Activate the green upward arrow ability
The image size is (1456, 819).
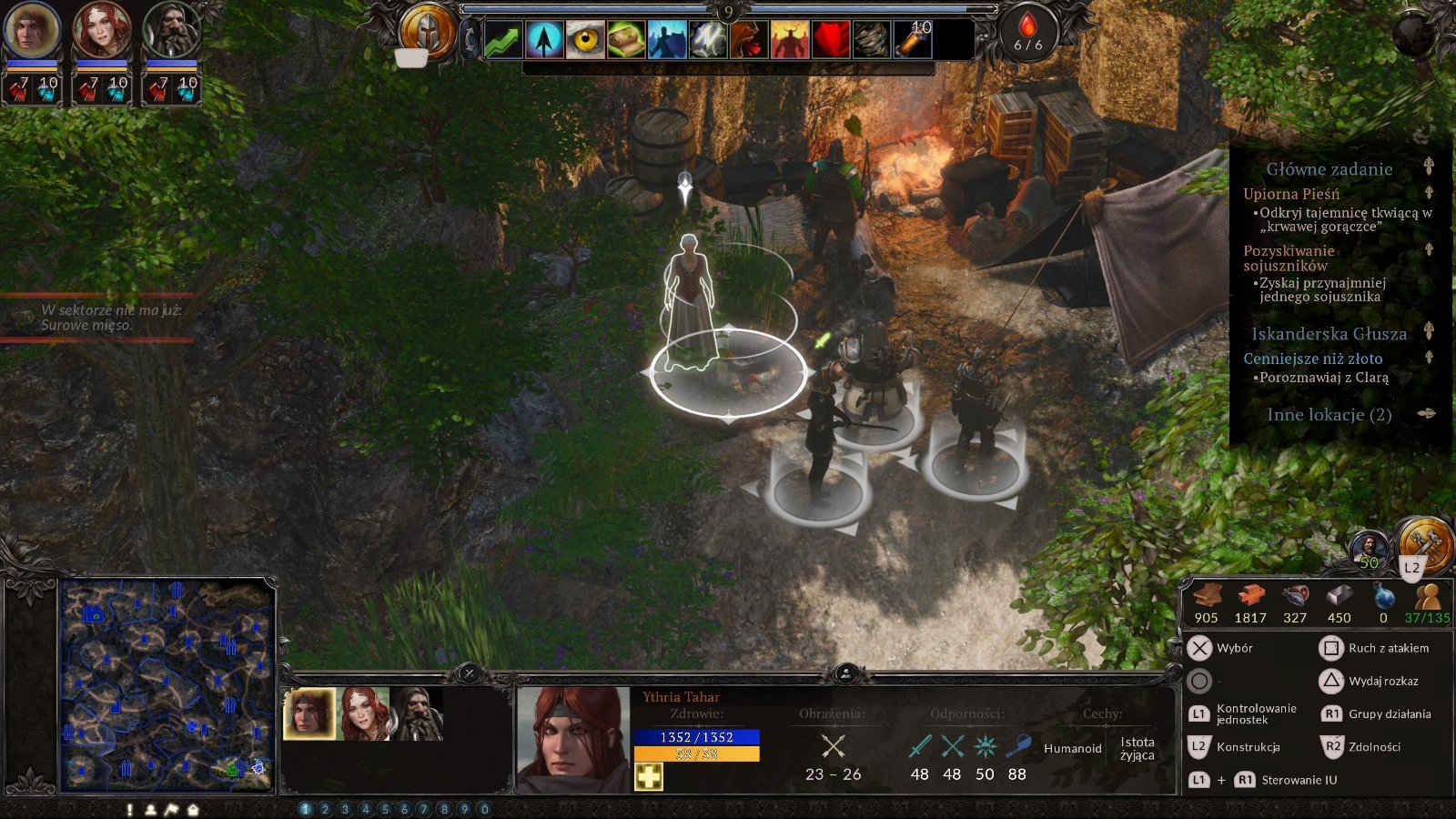503,40
